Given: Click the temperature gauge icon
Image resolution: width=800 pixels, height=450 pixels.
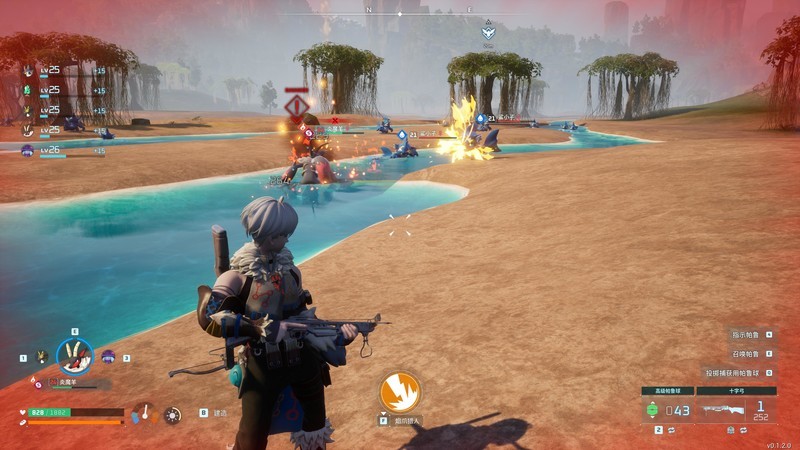Looking at the screenshot, I should [146, 412].
